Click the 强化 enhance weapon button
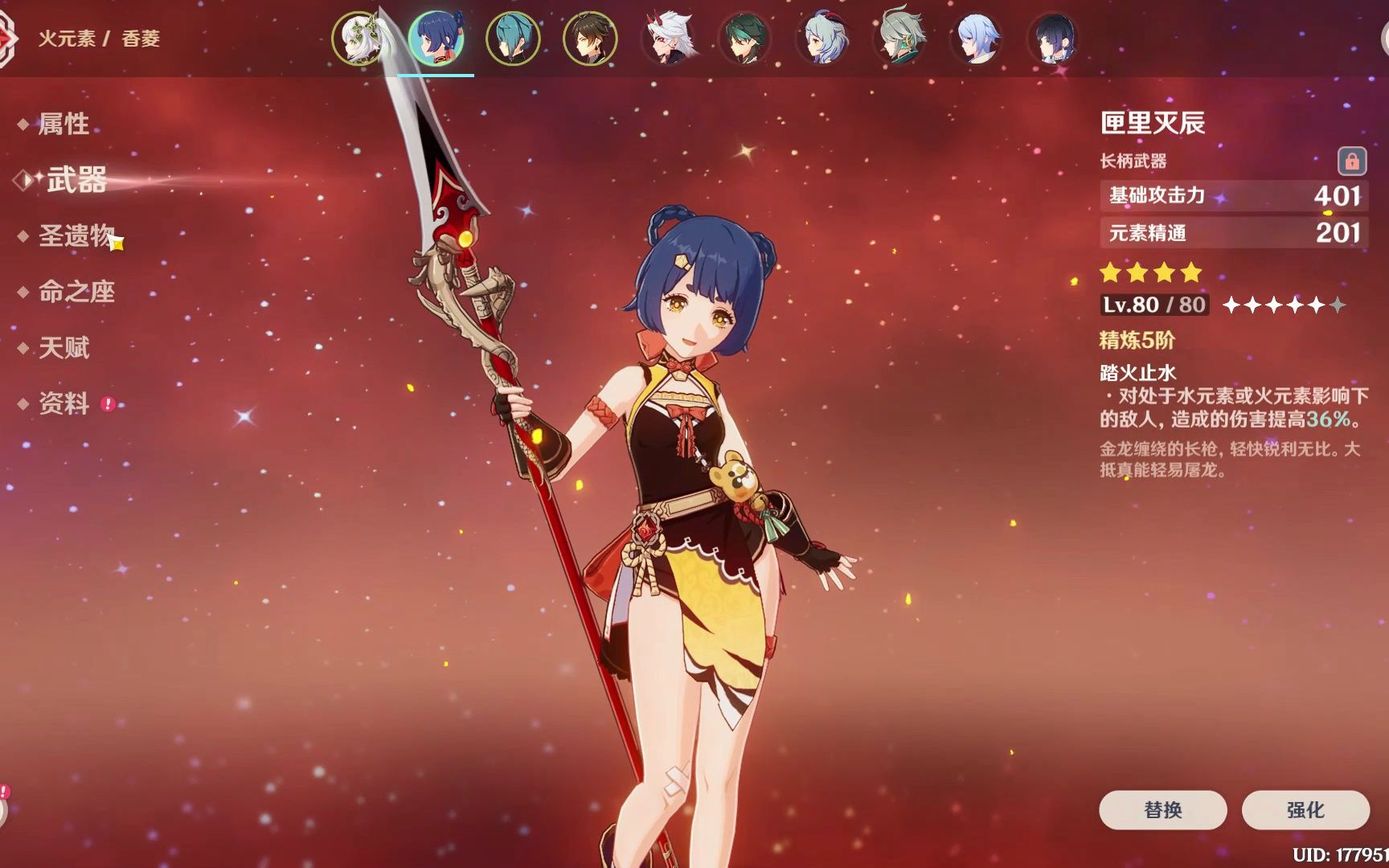 coord(1305,809)
